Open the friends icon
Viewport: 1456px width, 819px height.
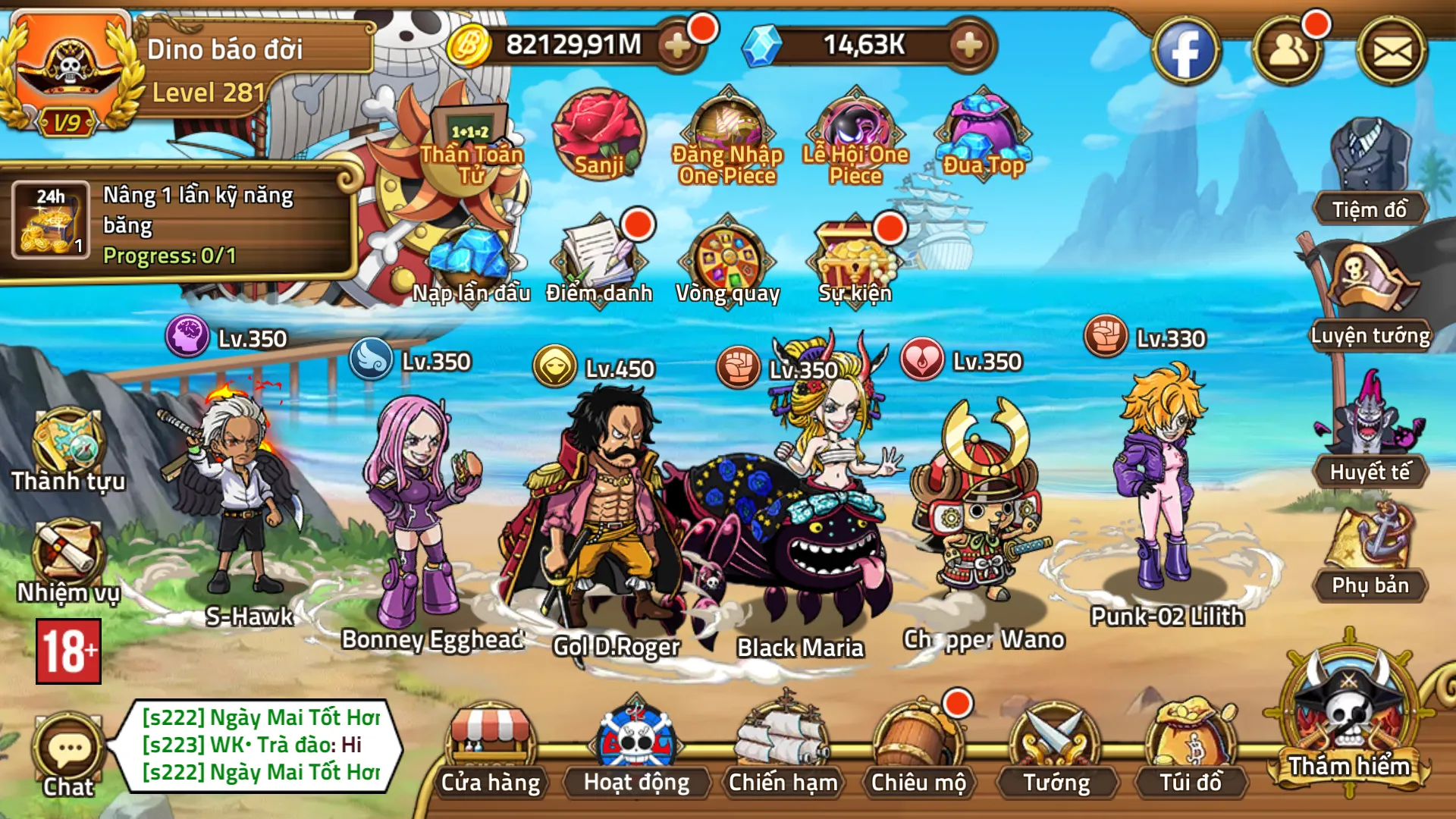point(1288,52)
